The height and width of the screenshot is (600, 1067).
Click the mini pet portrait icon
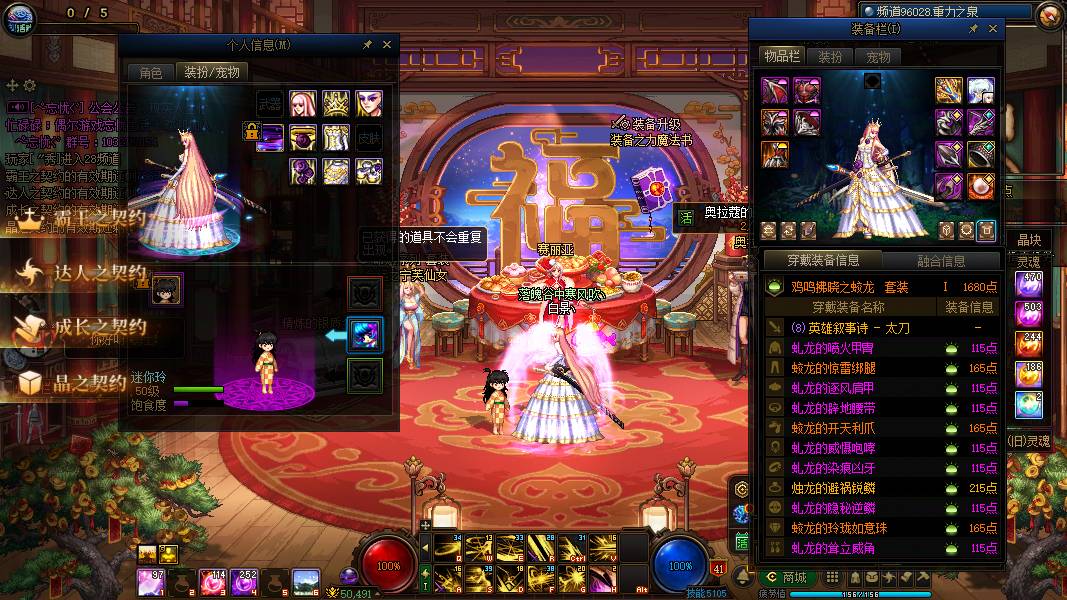click(166, 290)
